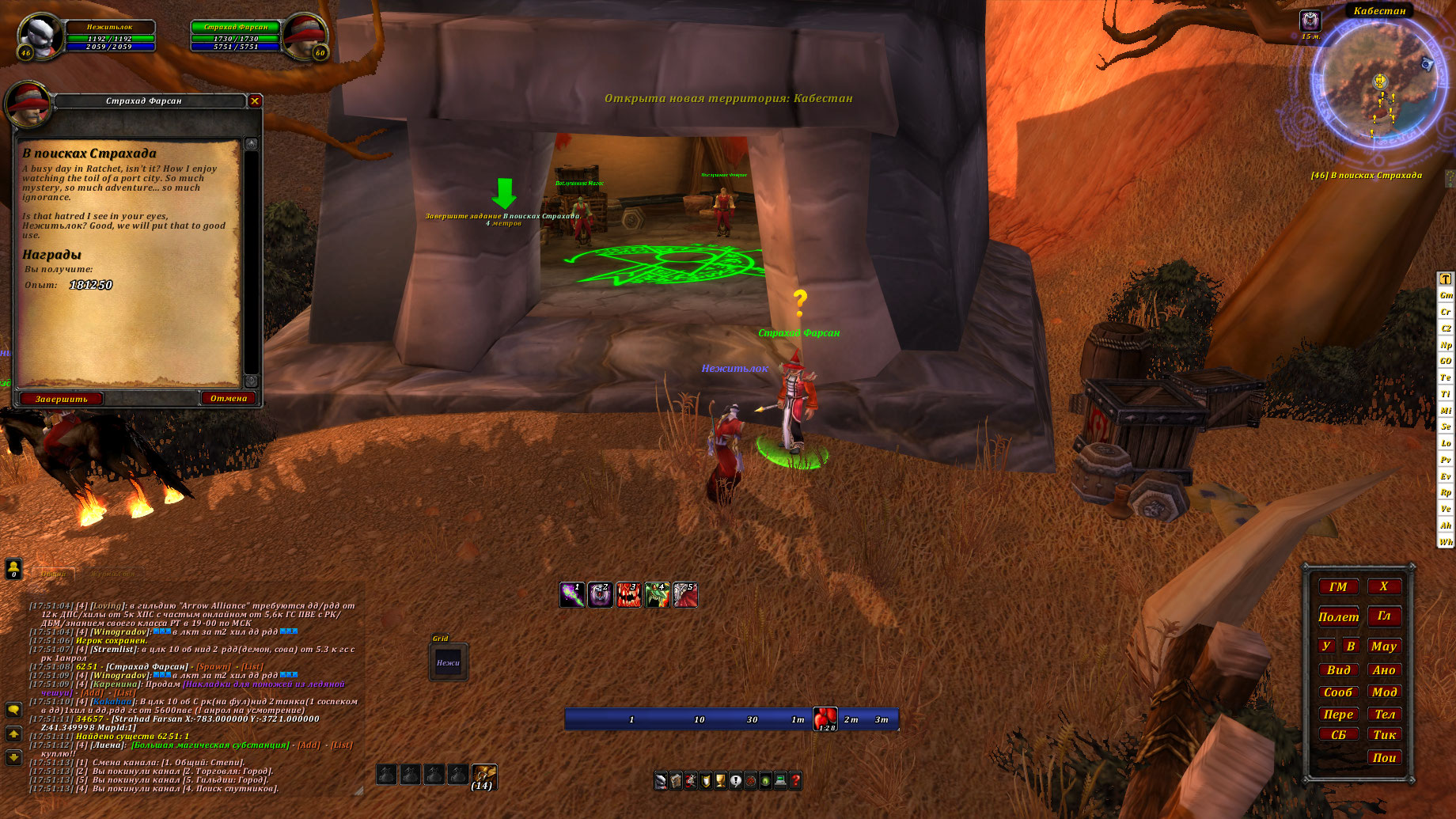The image size is (1456, 819).
Task: Open achievements with the gold trophy icon
Action: (720, 780)
